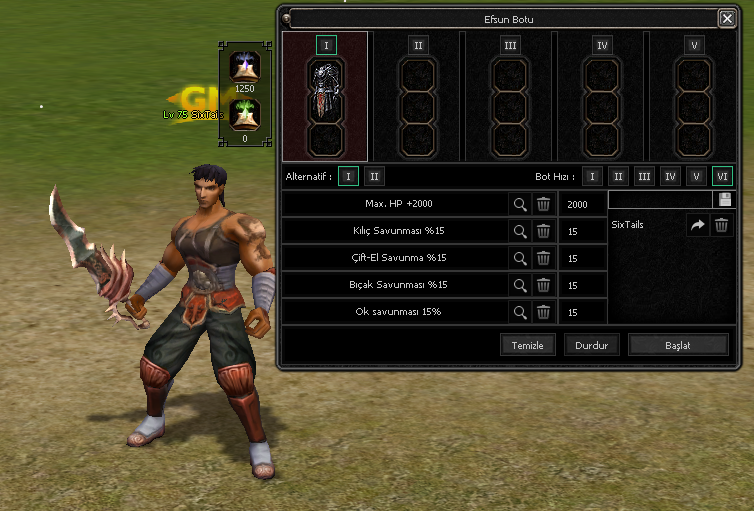
Task: Load the SixTails preset with arrow button
Action: (697, 226)
